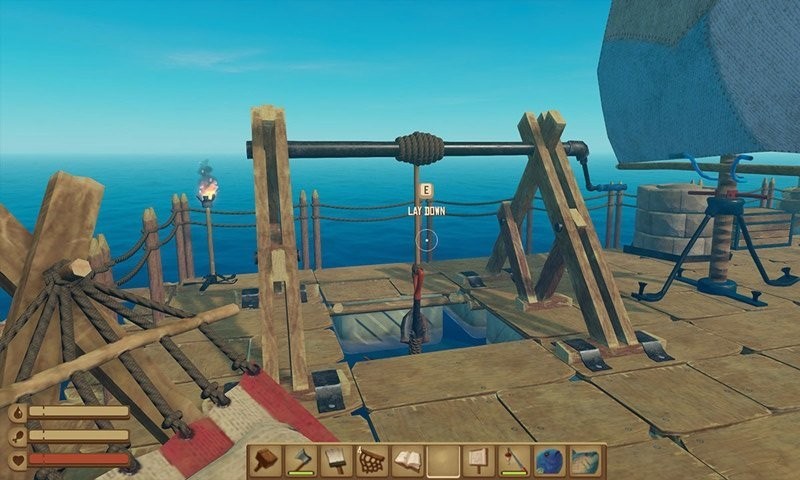Equip the fishing rod from the hotbar
Screen dimensions: 800x480
(514, 461)
